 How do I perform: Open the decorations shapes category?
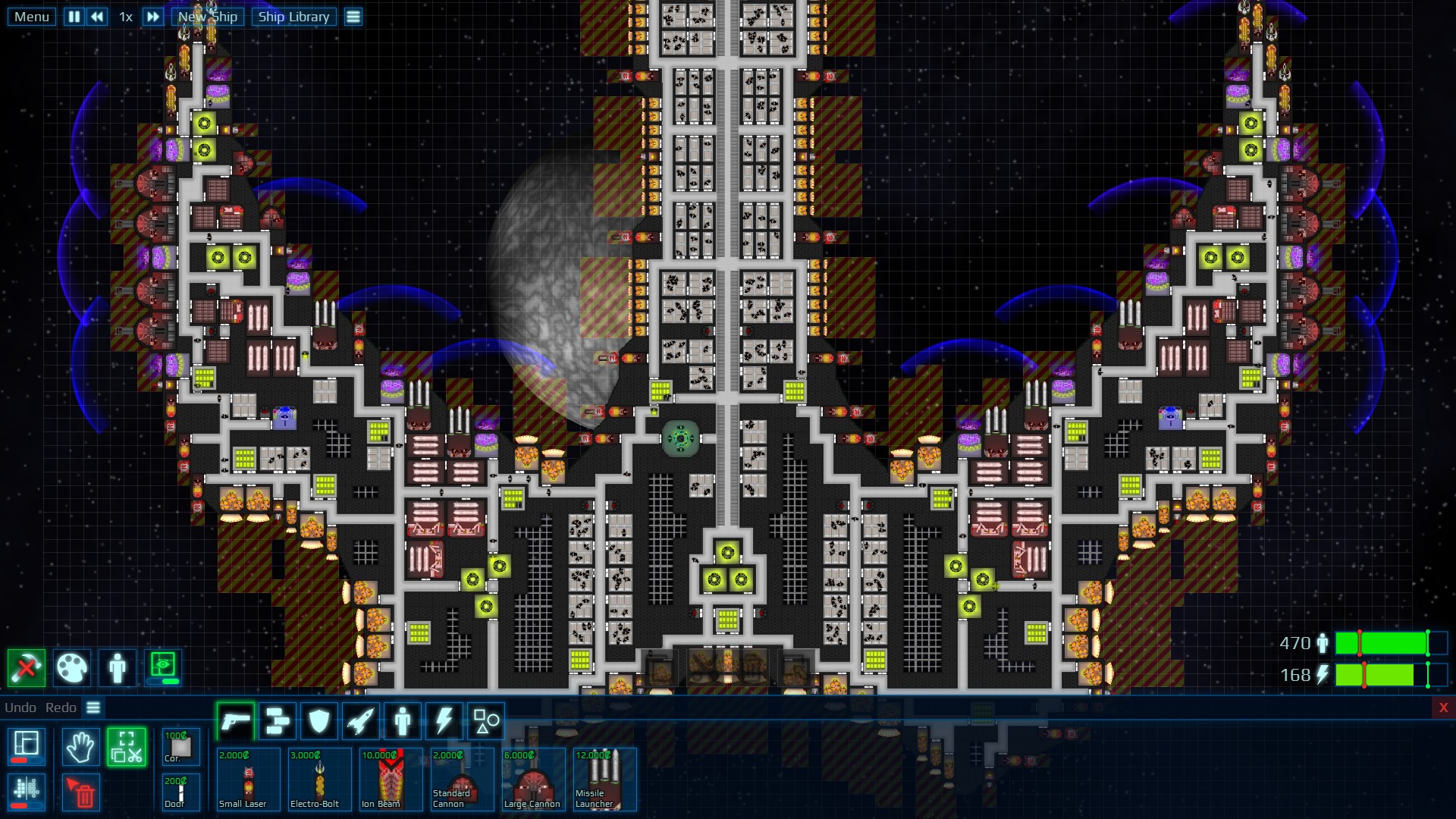[x=485, y=720]
